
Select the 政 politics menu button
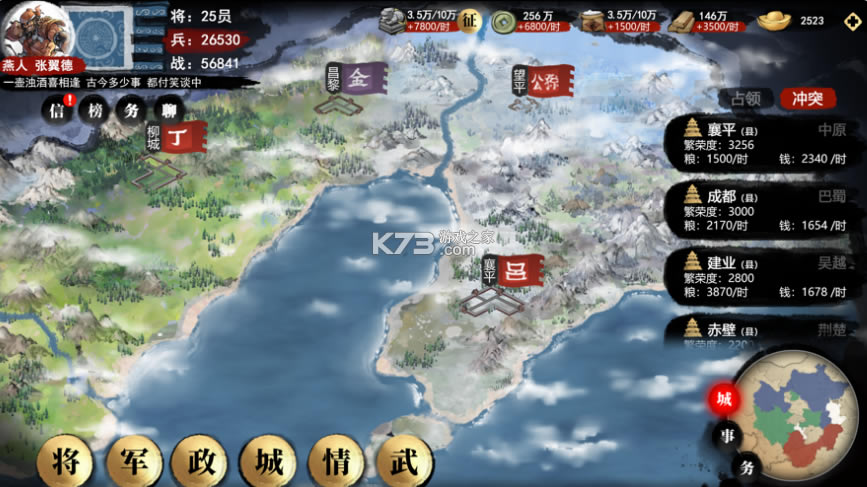(x=201, y=462)
